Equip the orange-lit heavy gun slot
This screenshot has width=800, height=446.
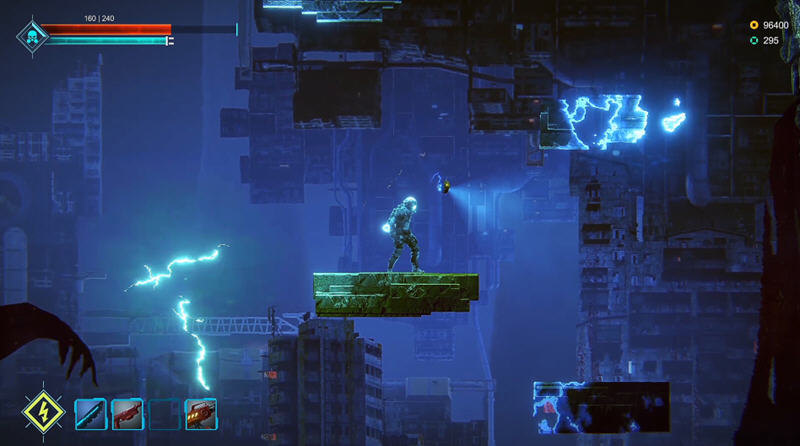(201, 413)
